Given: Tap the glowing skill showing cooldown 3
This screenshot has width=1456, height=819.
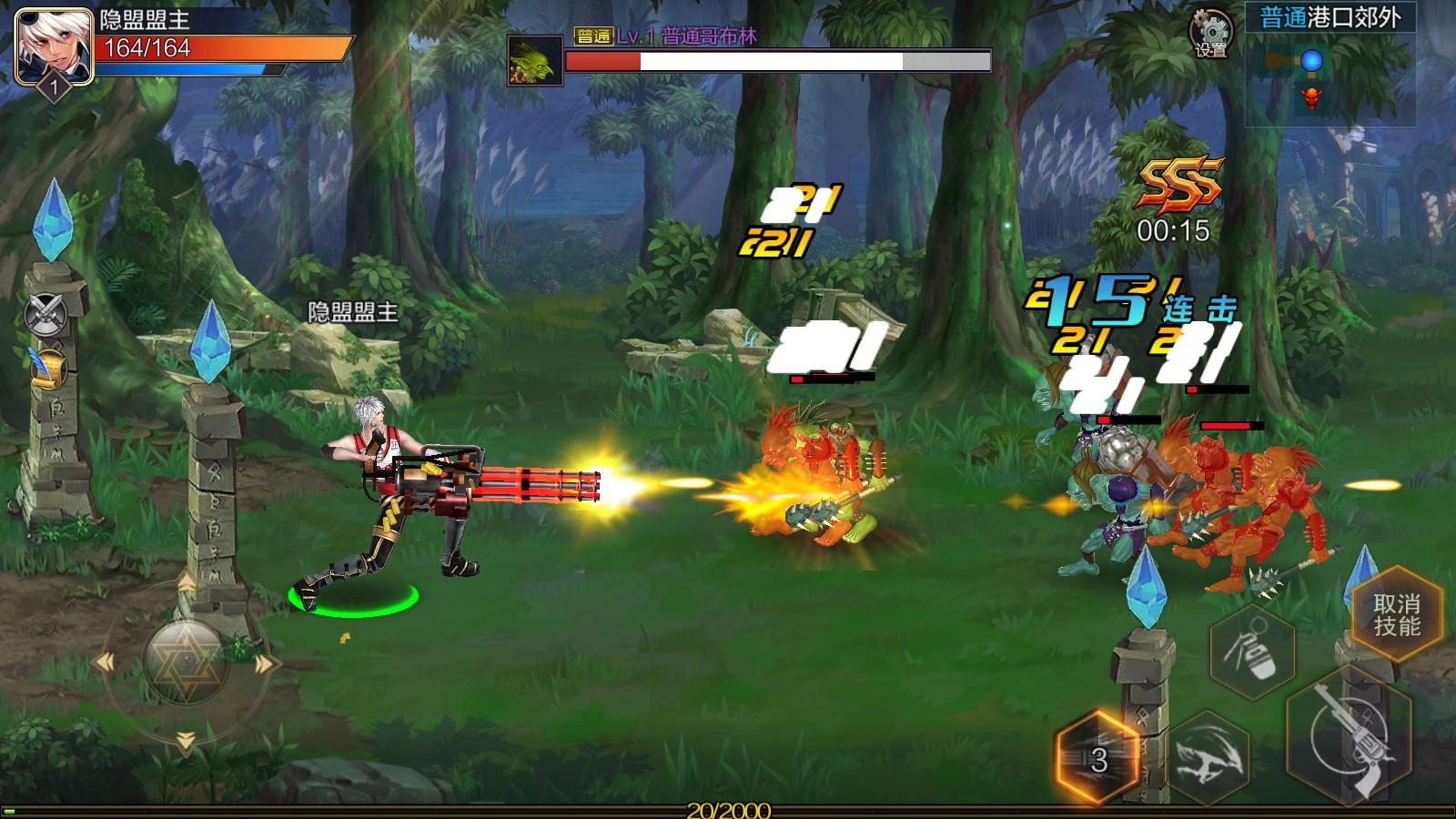Looking at the screenshot, I should pos(1099,757).
